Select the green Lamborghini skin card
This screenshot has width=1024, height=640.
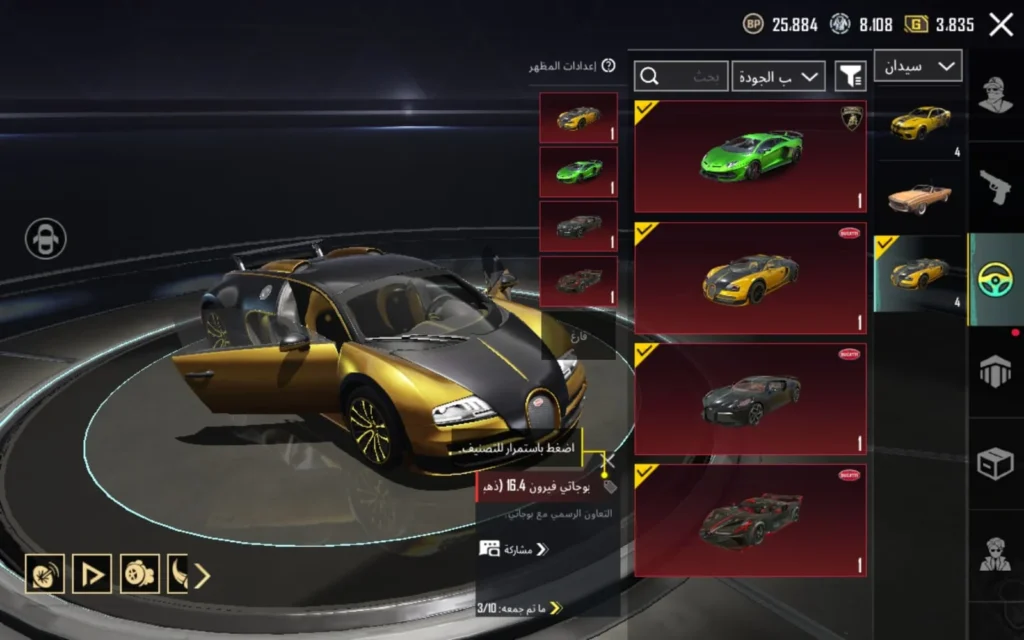(x=750, y=156)
